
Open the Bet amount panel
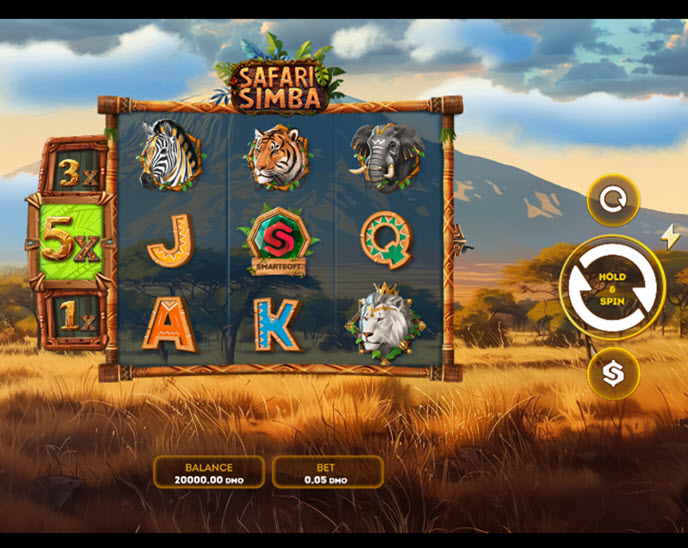tap(327, 472)
